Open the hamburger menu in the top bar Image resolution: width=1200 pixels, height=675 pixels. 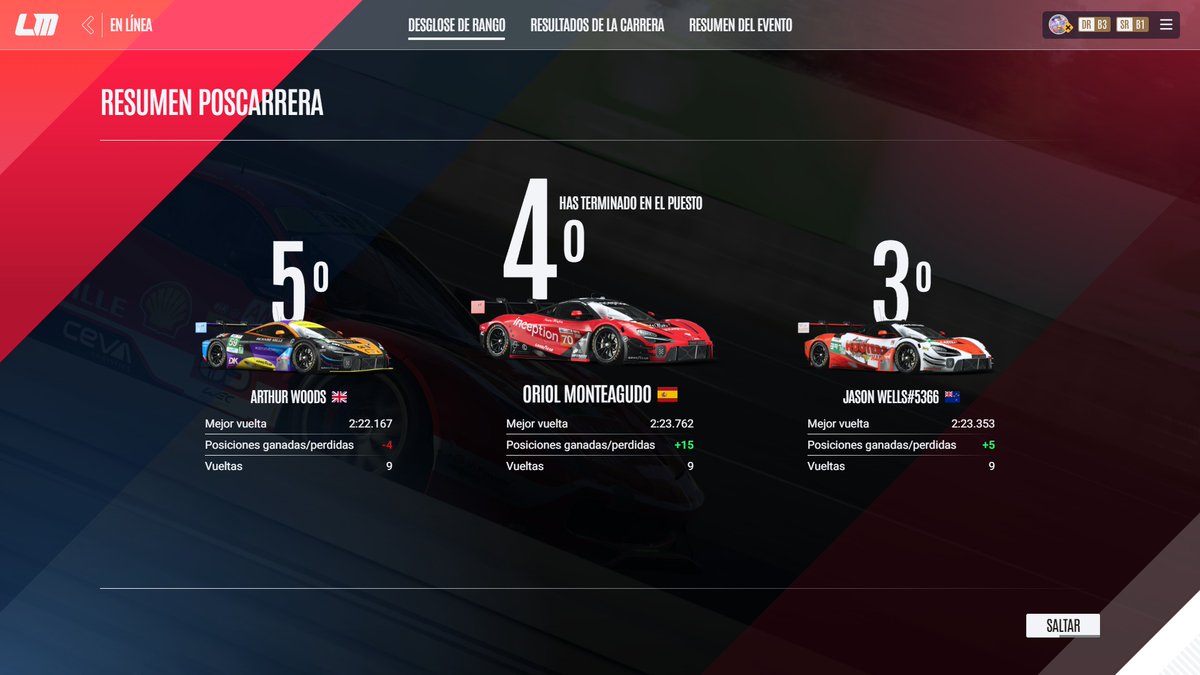pyautogui.click(x=1166, y=25)
